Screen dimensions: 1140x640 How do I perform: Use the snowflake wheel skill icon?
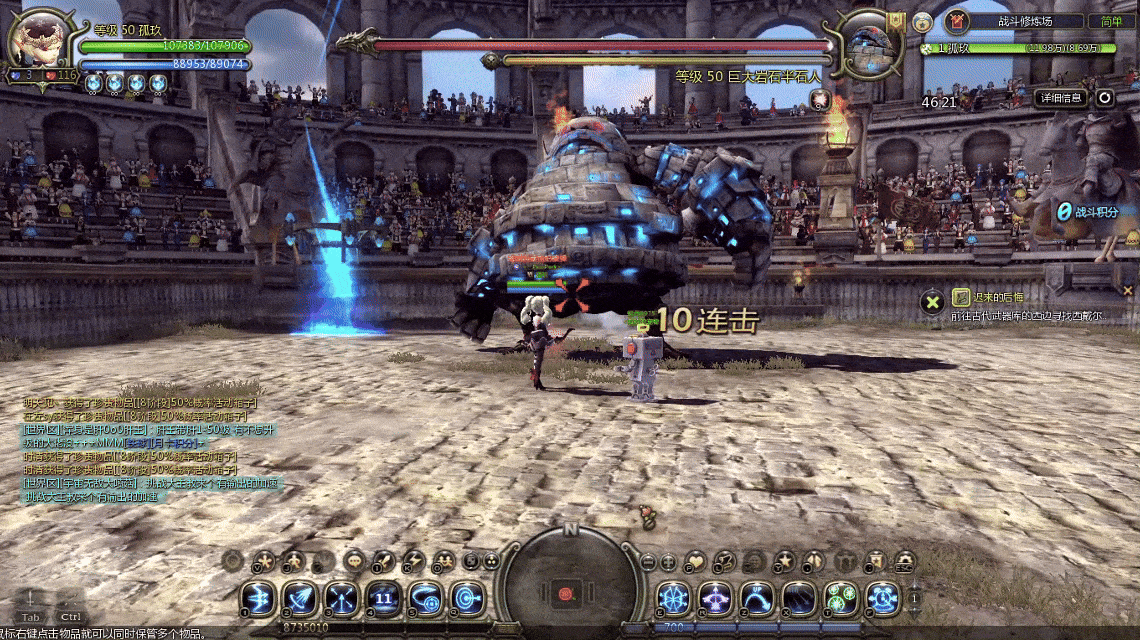click(673, 598)
